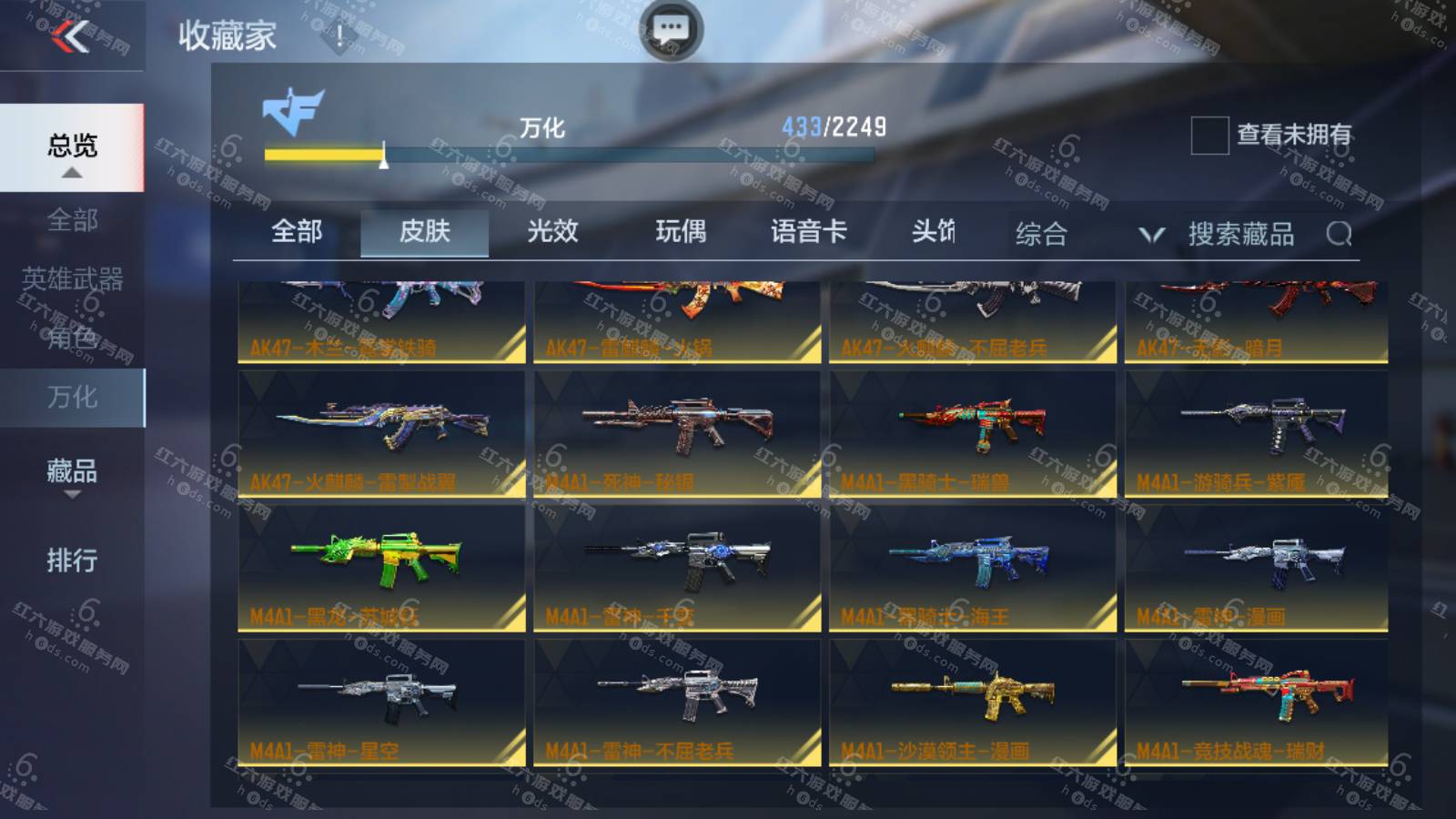Select the gold M4A1-沙漠领主-漫画 tile
This screenshot has height=819, width=1456.
click(x=972, y=703)
